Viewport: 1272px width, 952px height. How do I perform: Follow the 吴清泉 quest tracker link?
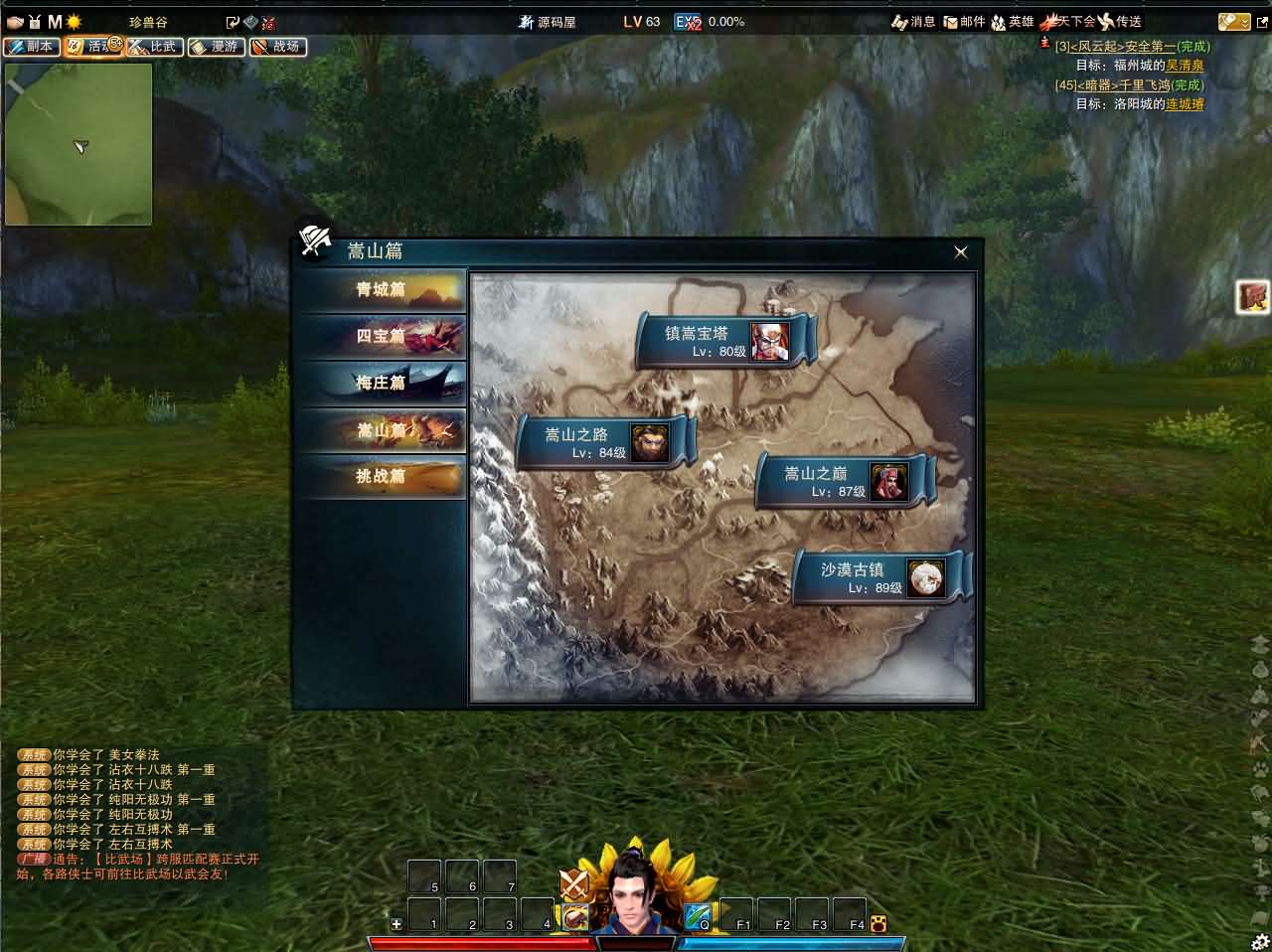click(x=1185, y=66)
